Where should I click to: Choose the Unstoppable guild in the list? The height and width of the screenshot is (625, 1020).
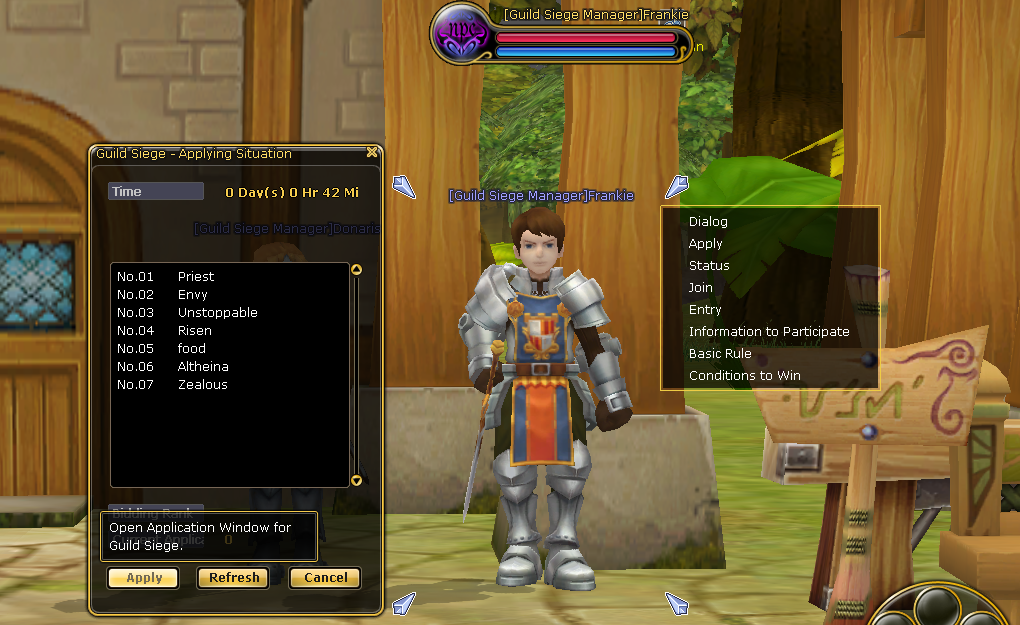217,313
